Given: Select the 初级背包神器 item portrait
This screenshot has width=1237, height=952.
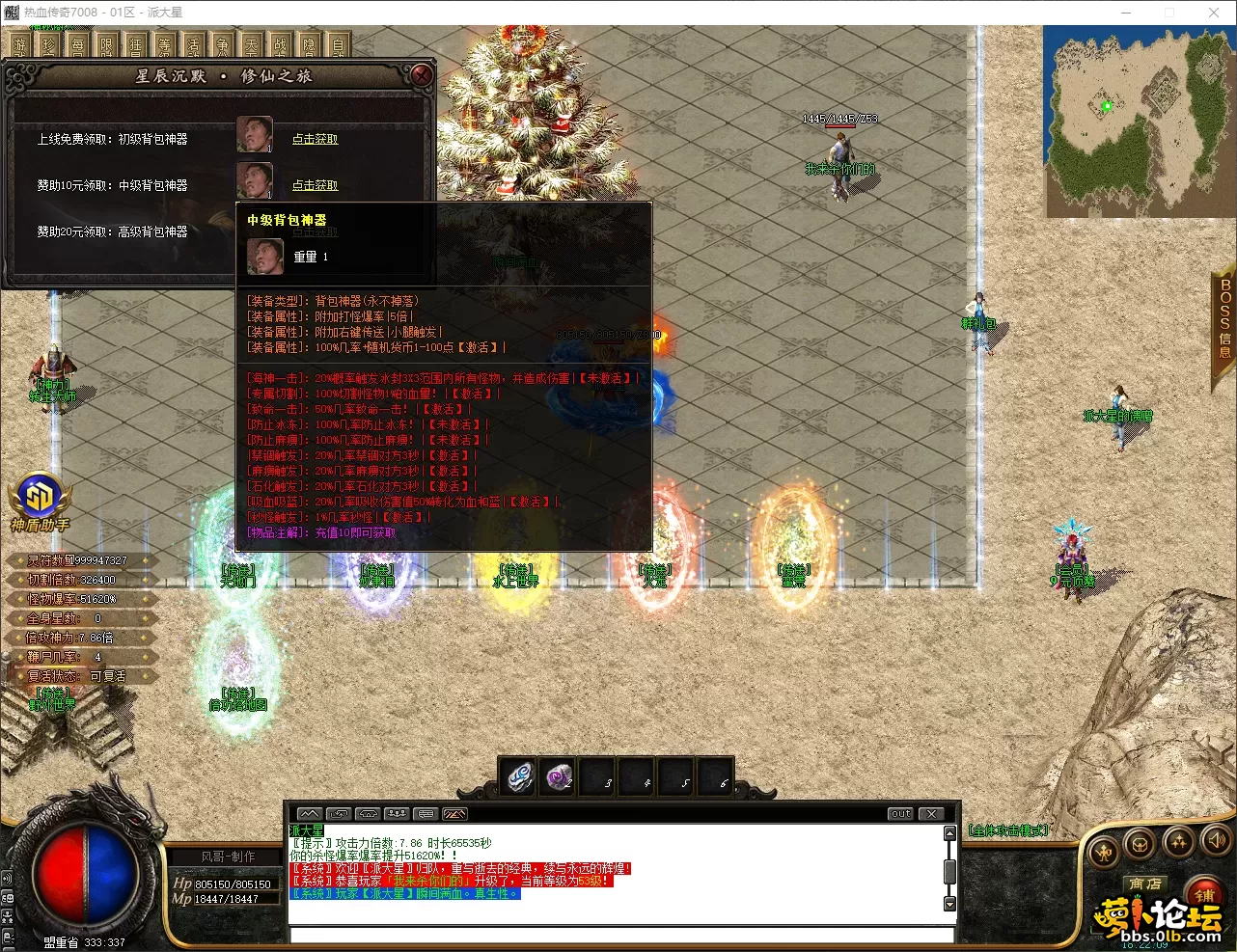Looking at the screenshot, I should (x=255, y=135).
